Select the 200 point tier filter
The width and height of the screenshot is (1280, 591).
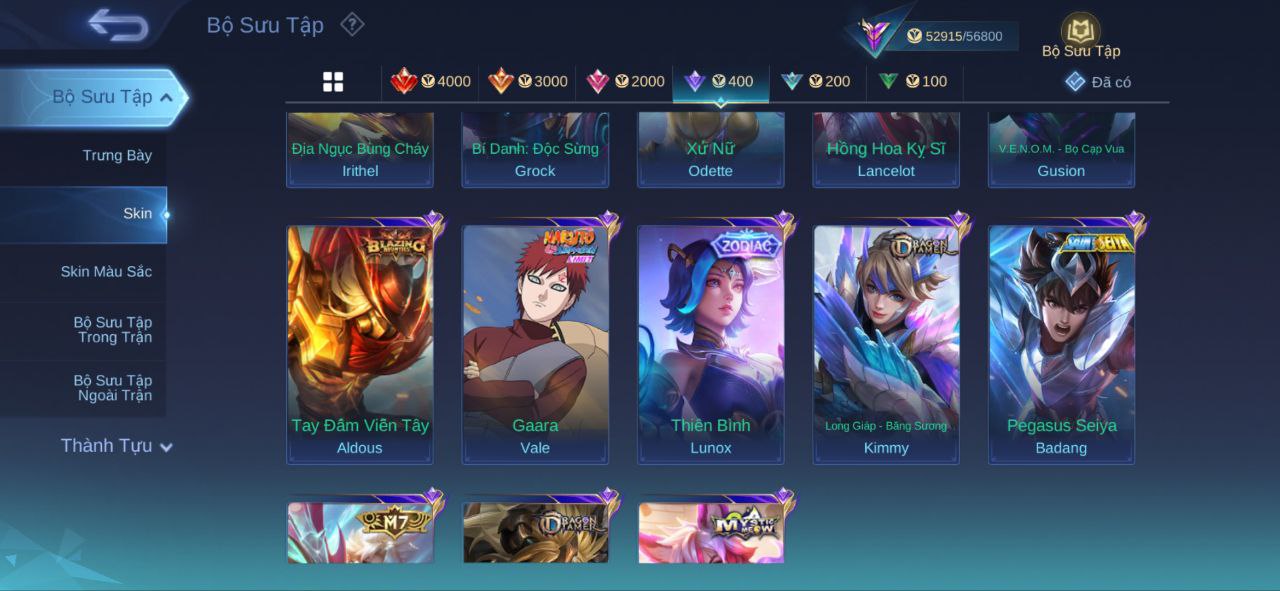point(816,82)
